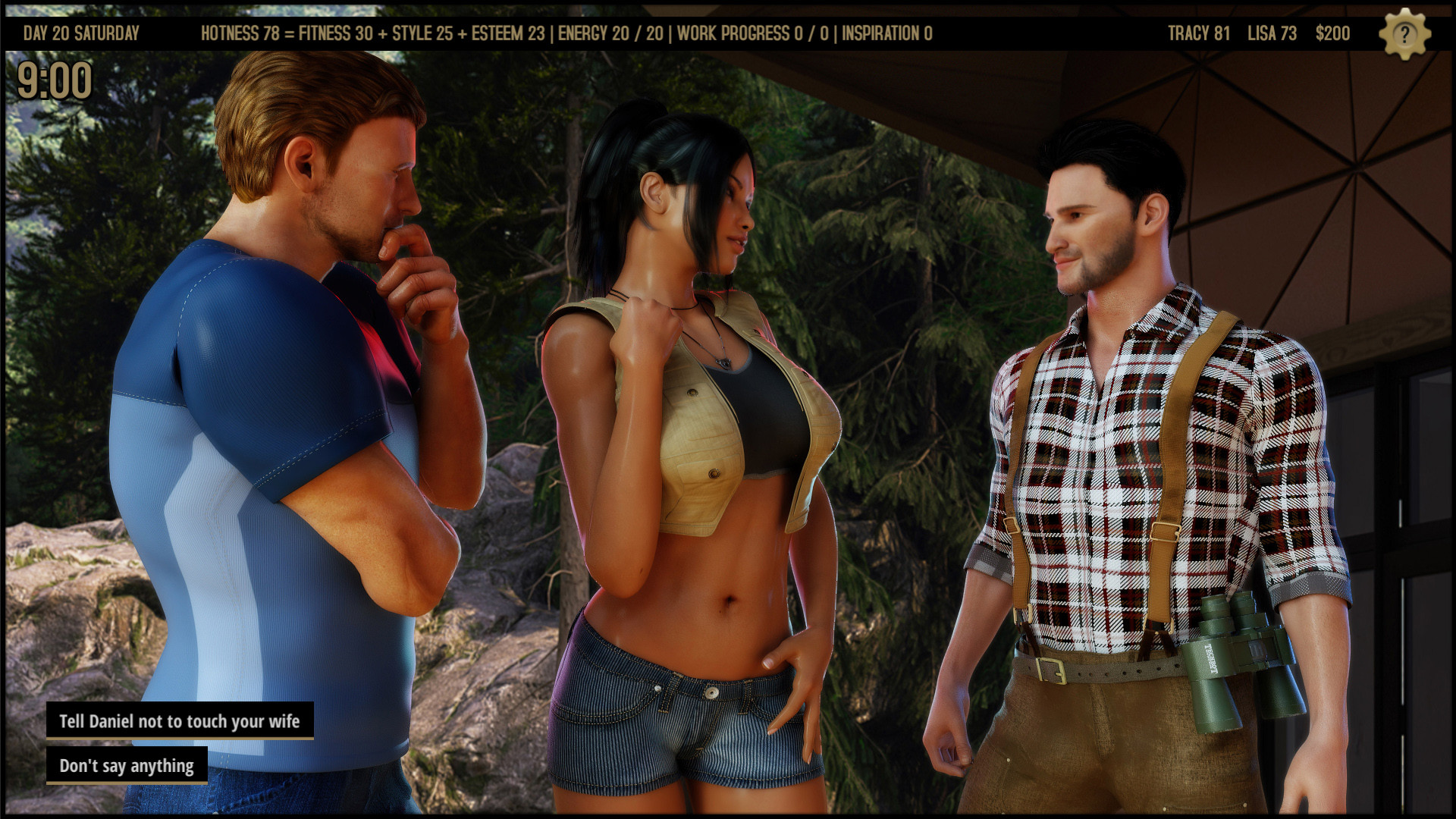Select the FITNESS 30 stat
1456x819 pixels.
(337, 33)
